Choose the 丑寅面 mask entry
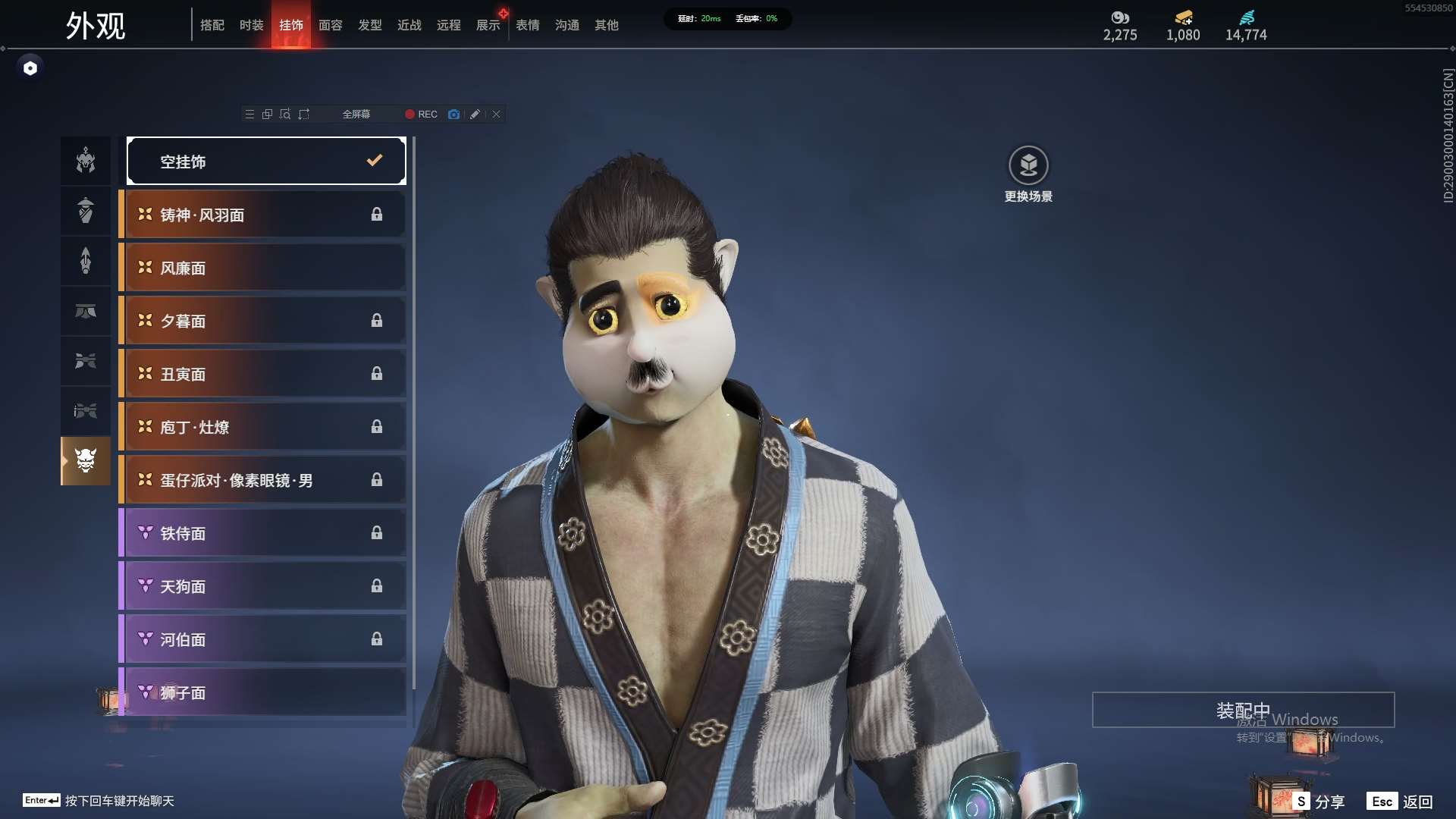Screen dimensions: 1456x819 coord(262,374)
